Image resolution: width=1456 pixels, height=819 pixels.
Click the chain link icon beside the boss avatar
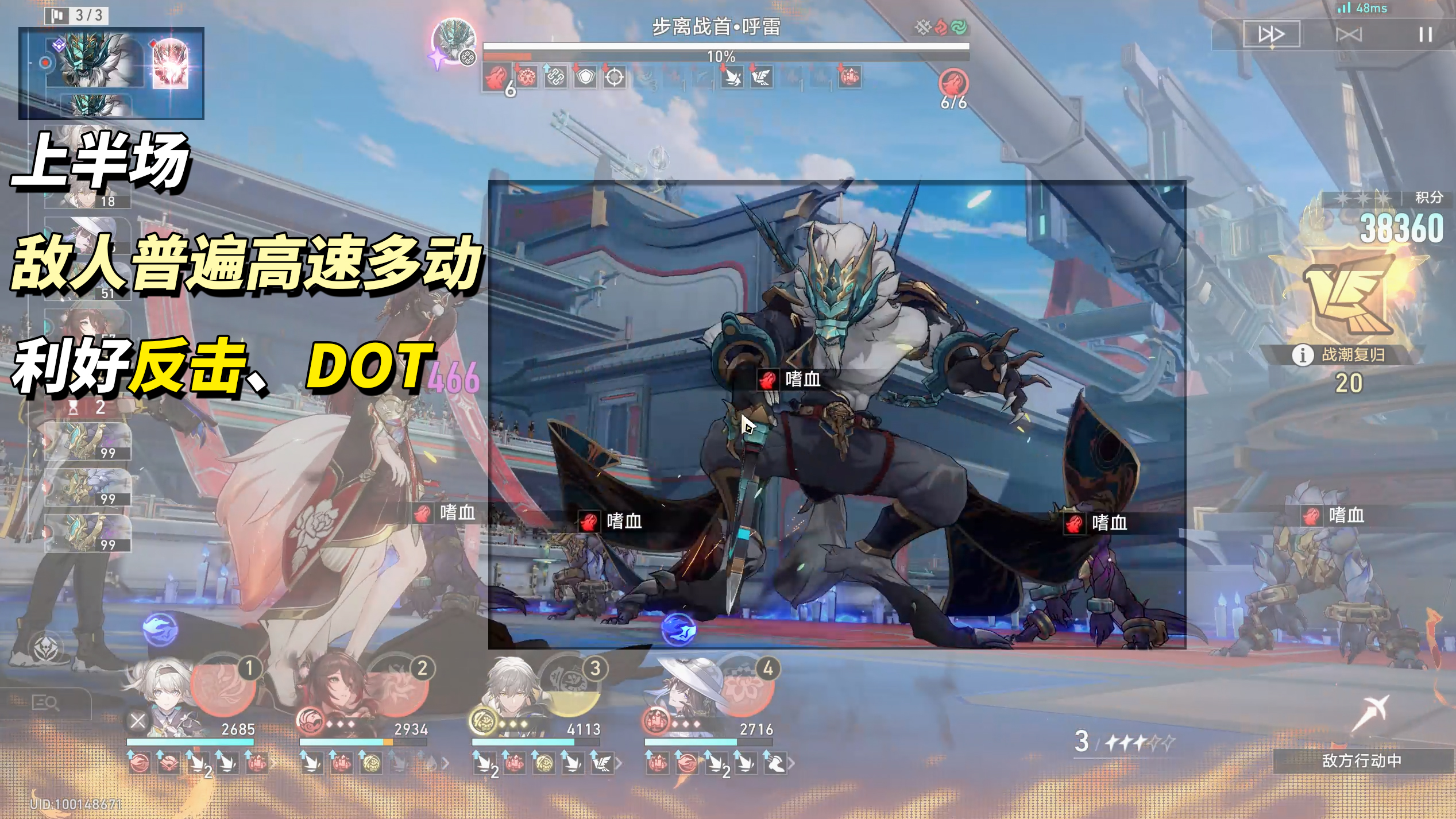coord(467,57)
